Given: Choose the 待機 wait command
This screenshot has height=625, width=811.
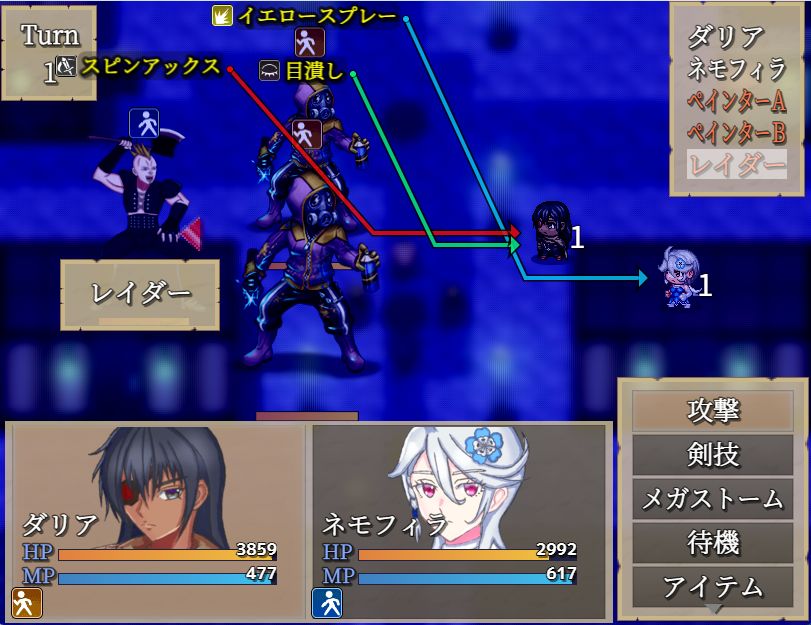Looking at the screenshot, I should pyautogui.click(x=712, y=542).
